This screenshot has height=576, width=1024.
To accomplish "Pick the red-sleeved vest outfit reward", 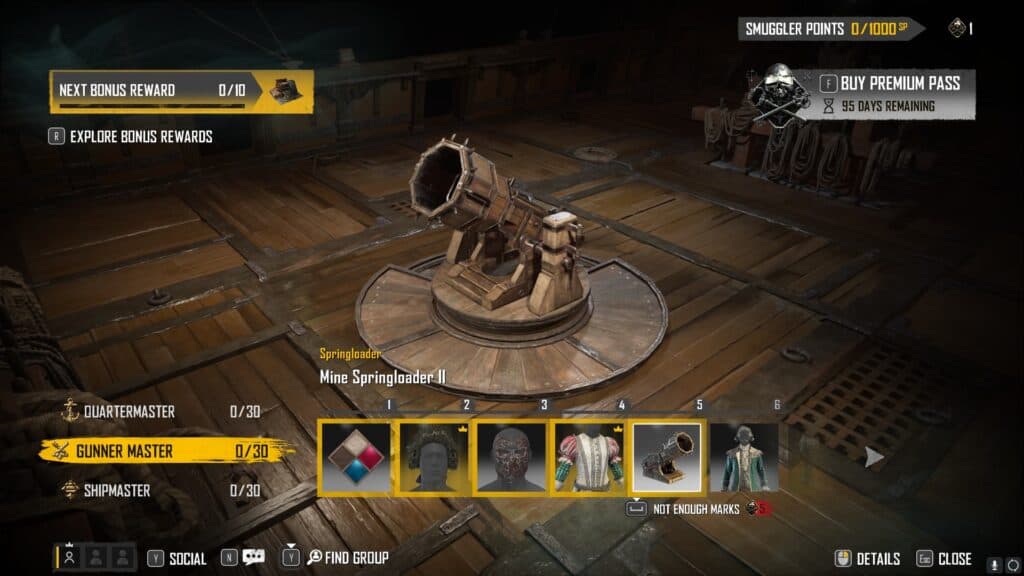I will [590, 457].
